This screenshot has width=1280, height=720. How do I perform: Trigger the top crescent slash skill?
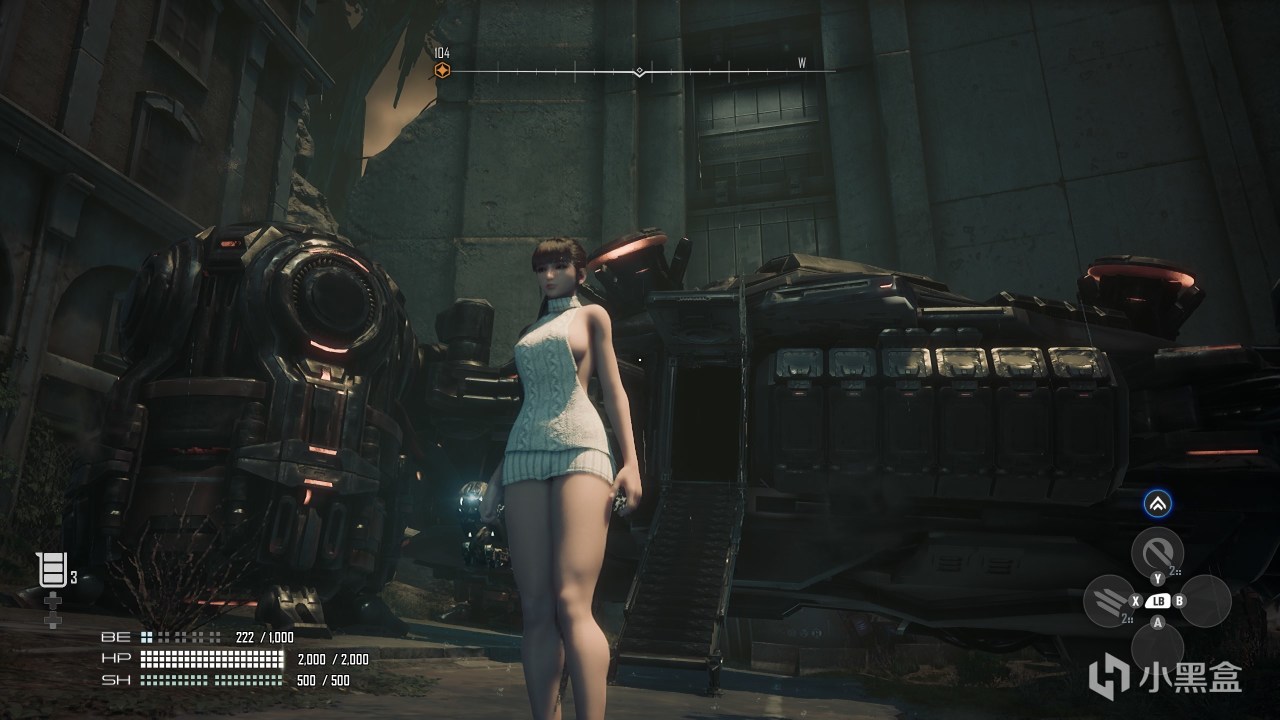(x=1157, y=551)
